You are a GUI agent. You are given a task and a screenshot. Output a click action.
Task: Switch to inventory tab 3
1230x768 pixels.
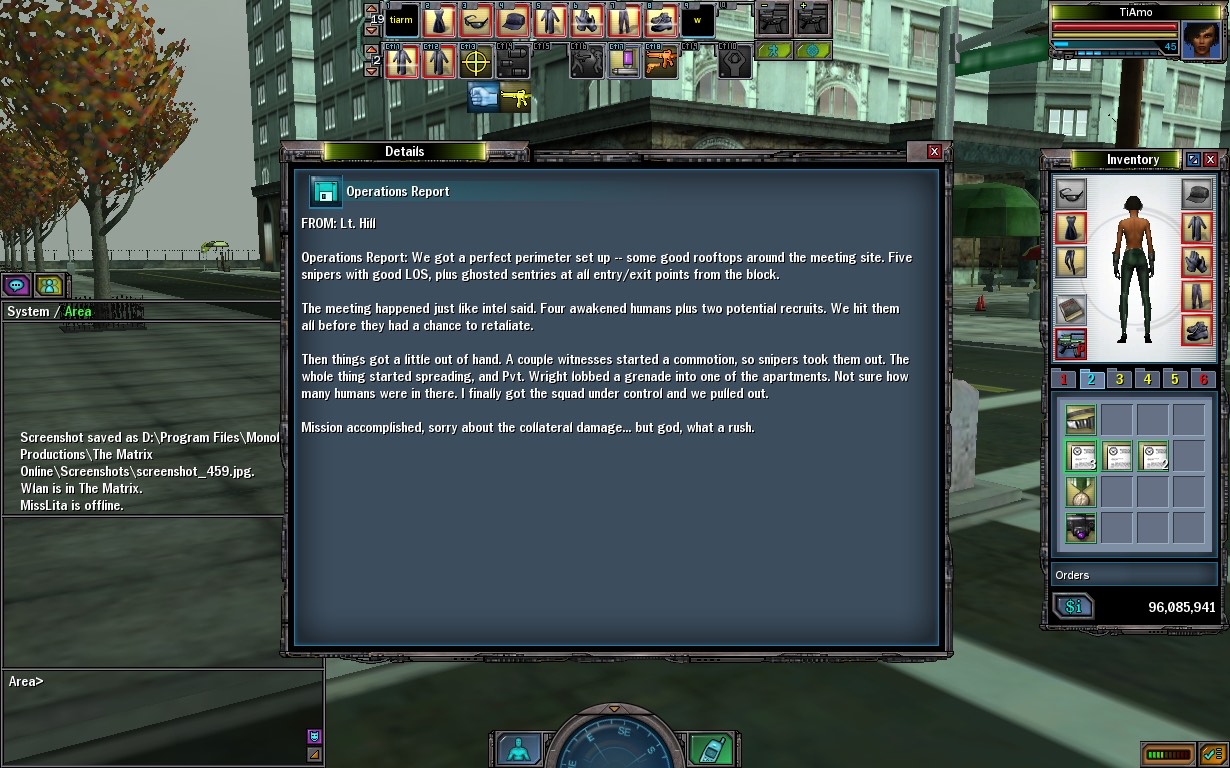point(1120,379)
